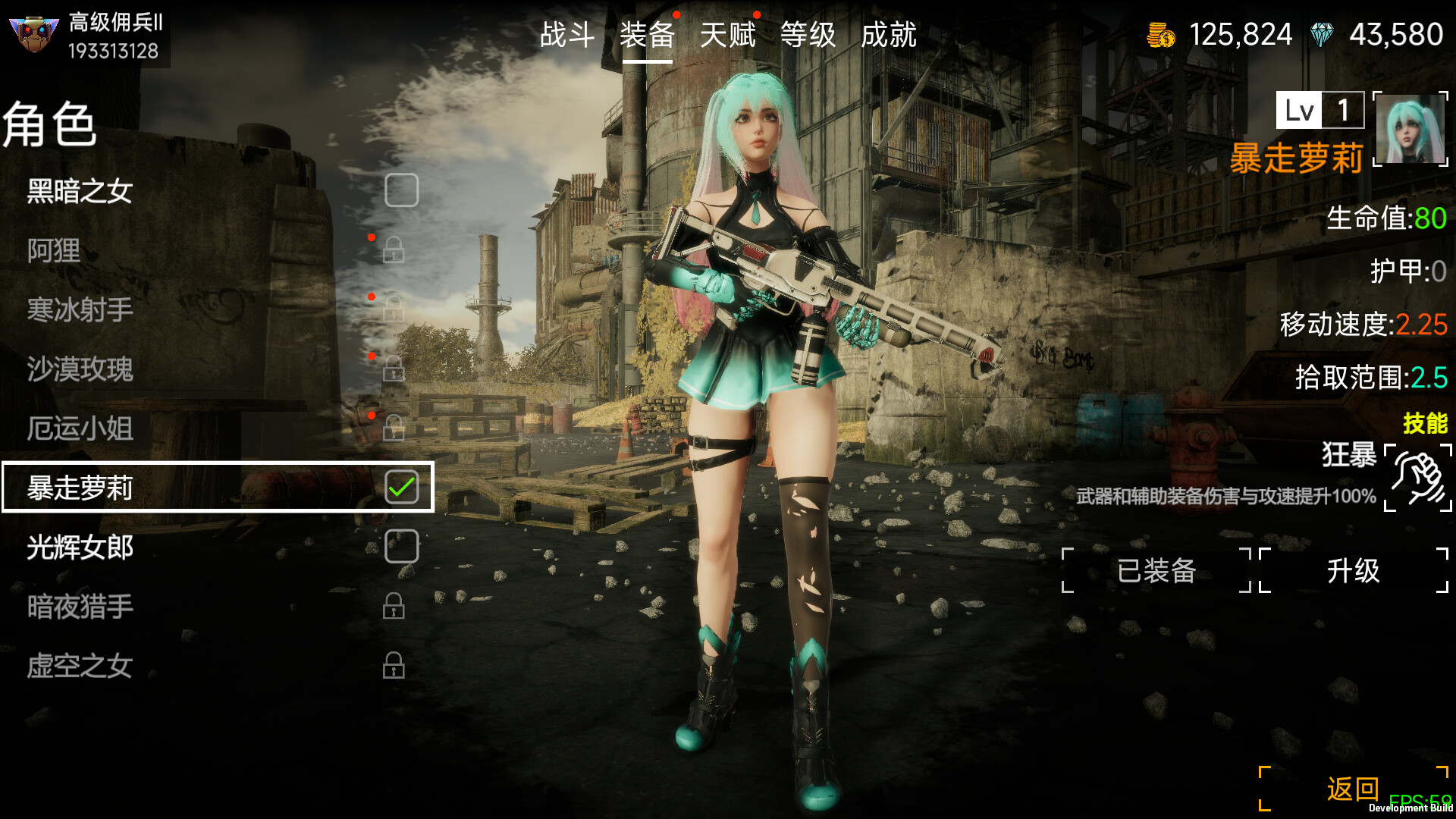Click the gold coins currency icon
The image size is (1456, 819).
pos(1159,33)
